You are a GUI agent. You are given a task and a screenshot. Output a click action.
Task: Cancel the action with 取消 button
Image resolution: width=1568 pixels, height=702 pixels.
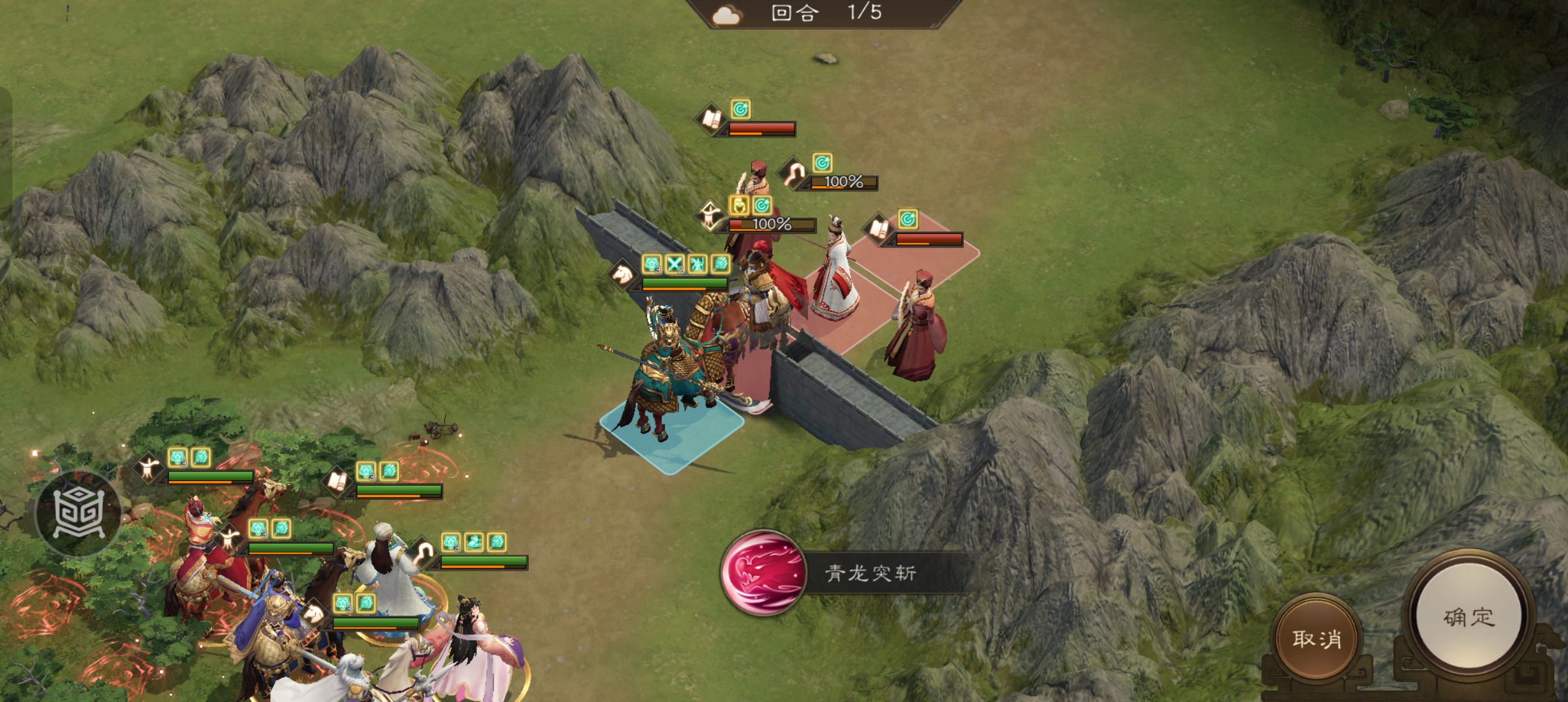pos(1317,638)
